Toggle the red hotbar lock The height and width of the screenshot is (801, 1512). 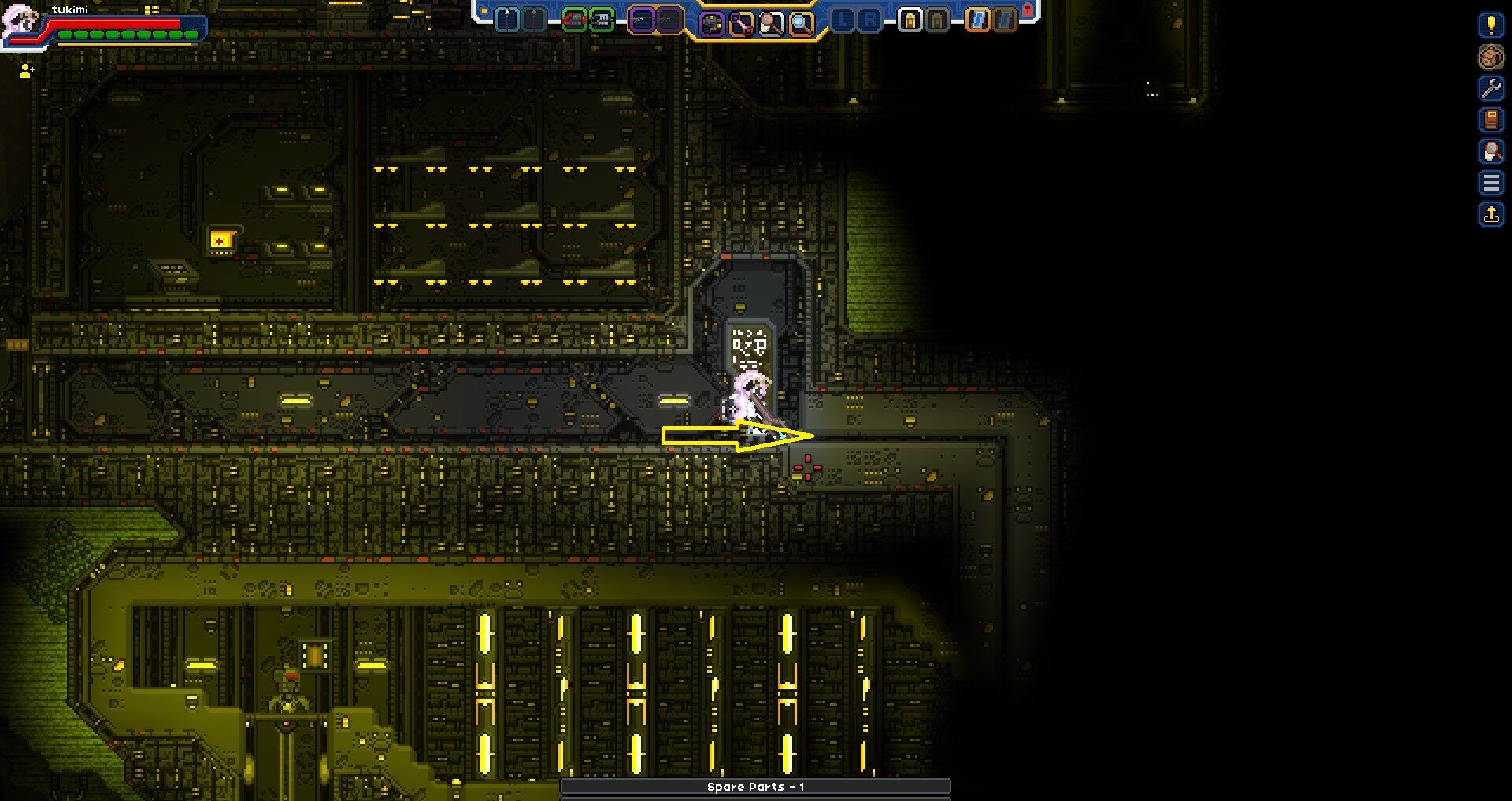[1029, 10]
